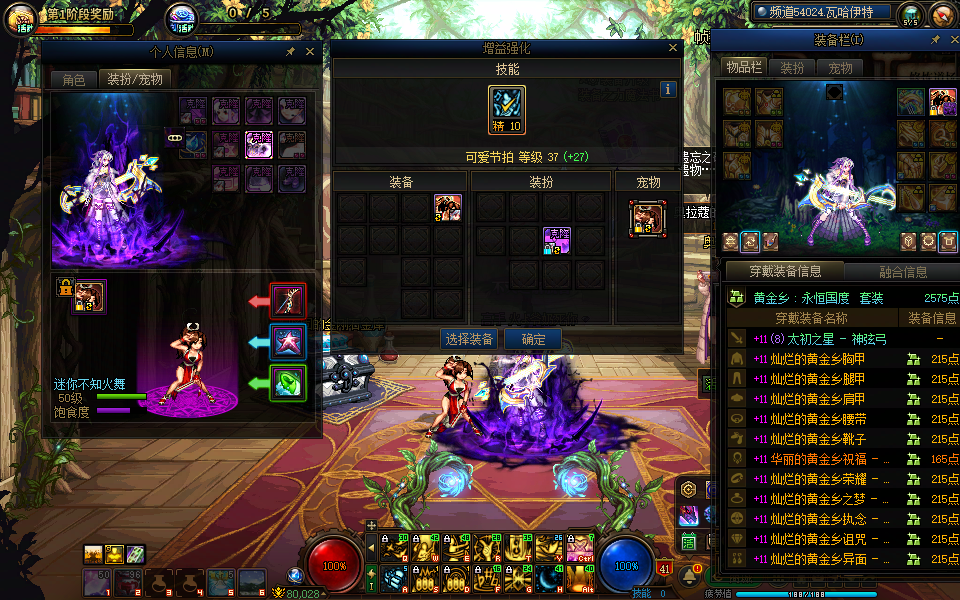
Task: Switch to the 装扮 tab in equipment window
Action: click(792, 68)
